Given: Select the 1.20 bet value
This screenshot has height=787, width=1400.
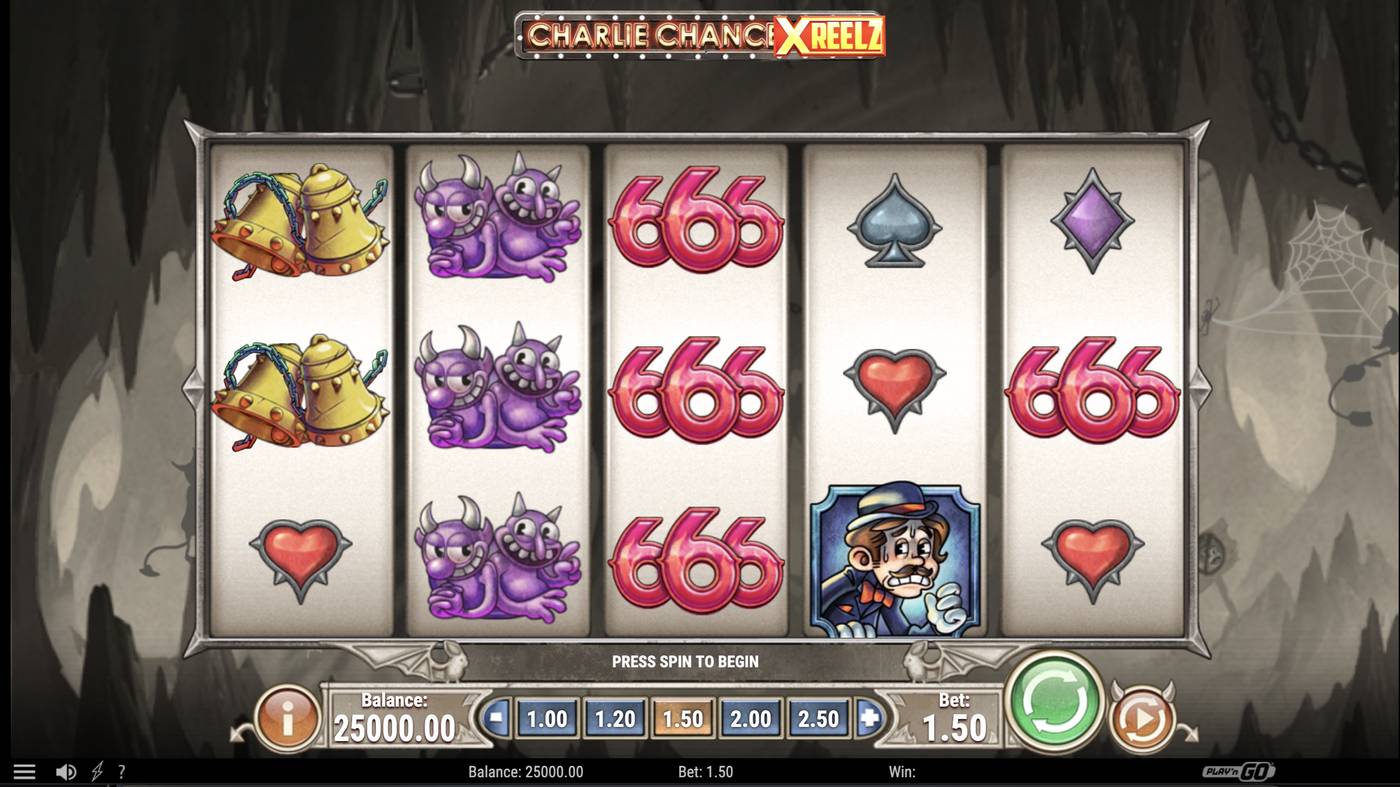Looking at the screenshot, I should [x=614, y=718].
